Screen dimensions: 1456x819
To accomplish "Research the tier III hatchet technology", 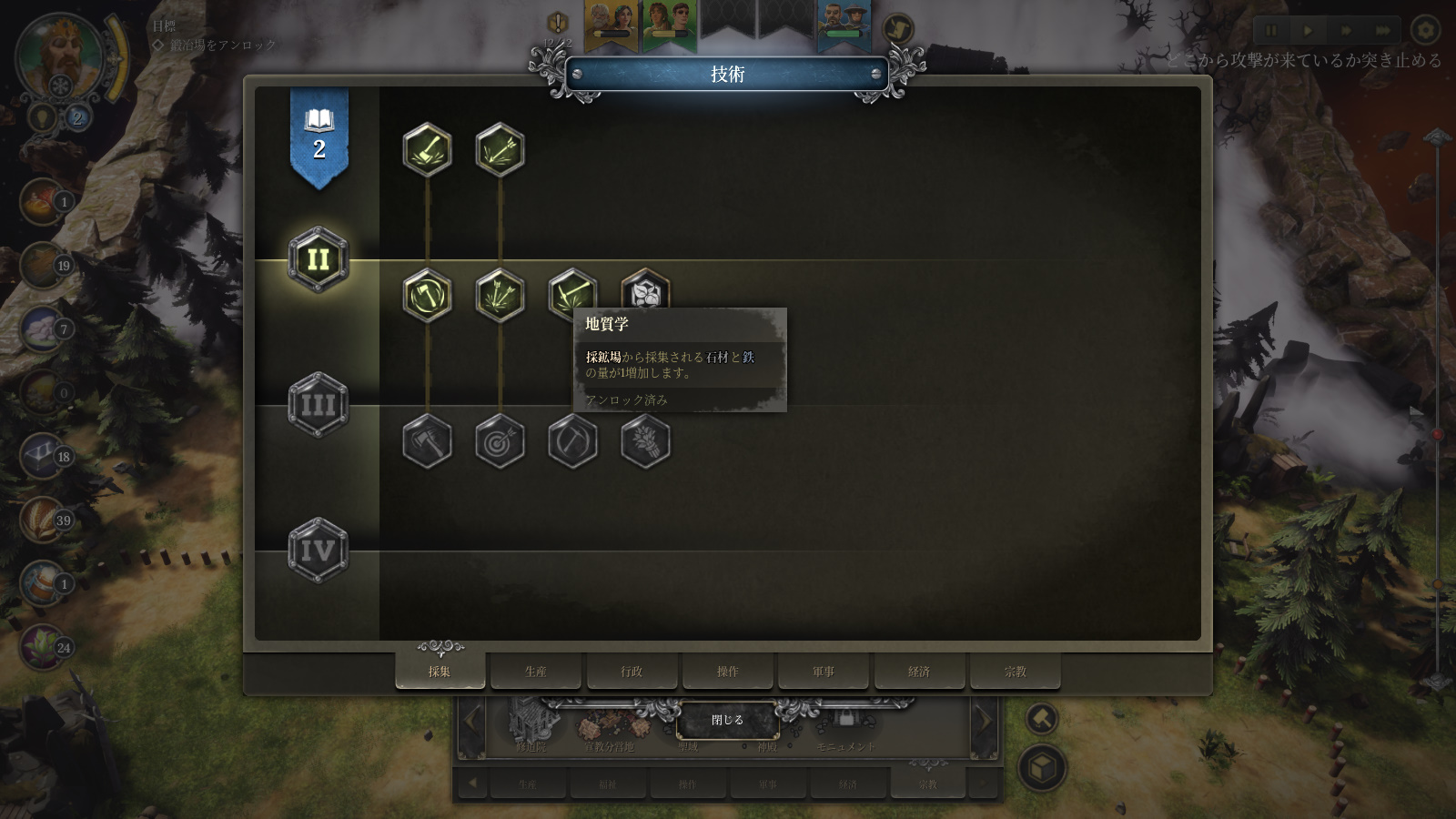I will click(x=427, y=441).
